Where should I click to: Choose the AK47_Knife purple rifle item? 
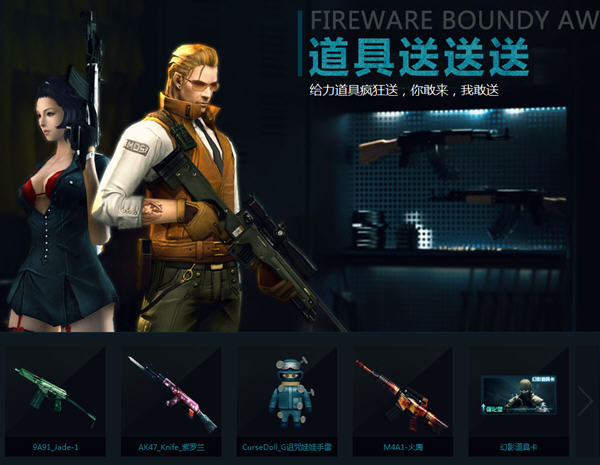coord(169,396)
